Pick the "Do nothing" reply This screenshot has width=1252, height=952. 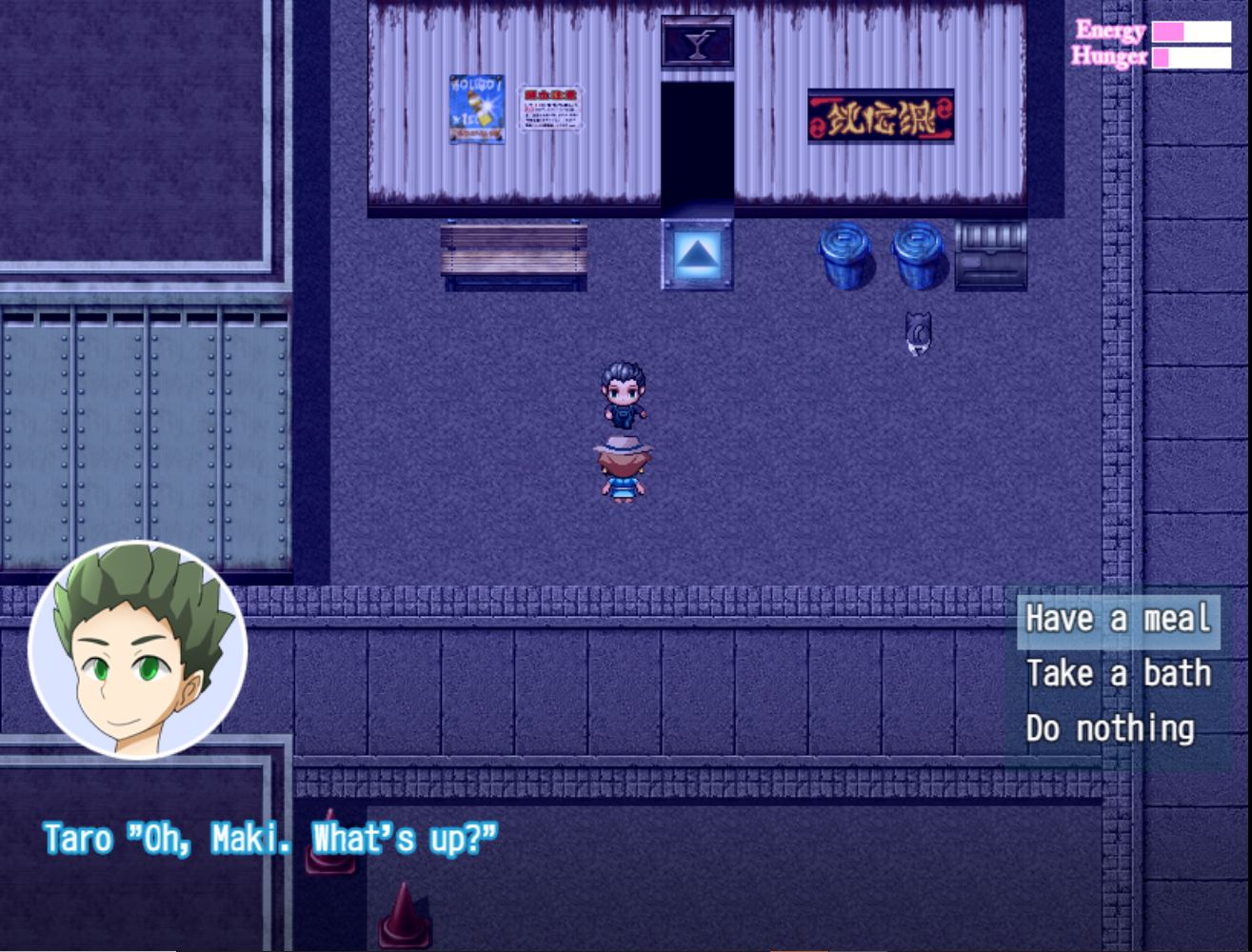coord(1109,729)
